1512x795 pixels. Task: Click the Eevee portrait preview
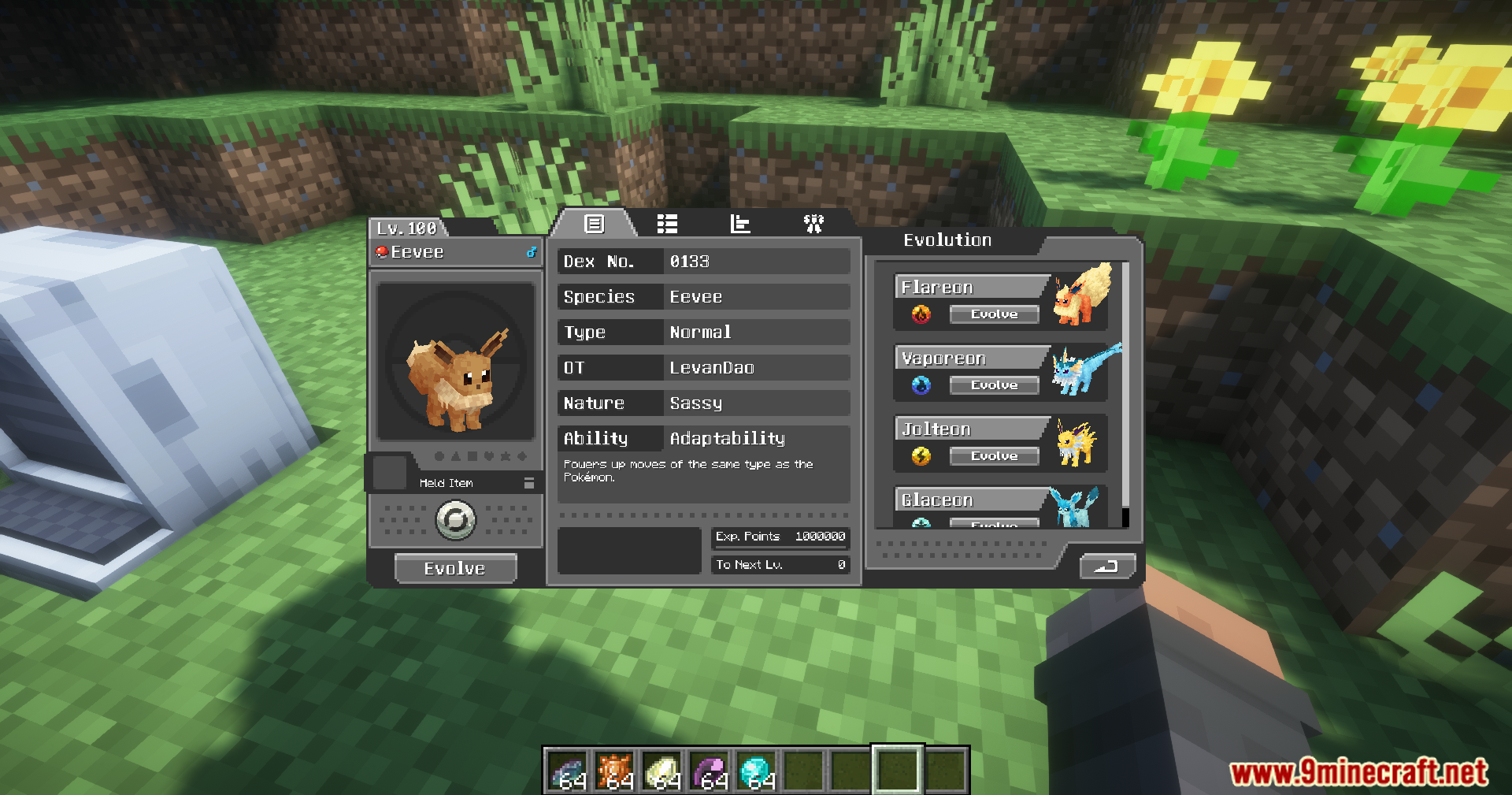point(456,362)
